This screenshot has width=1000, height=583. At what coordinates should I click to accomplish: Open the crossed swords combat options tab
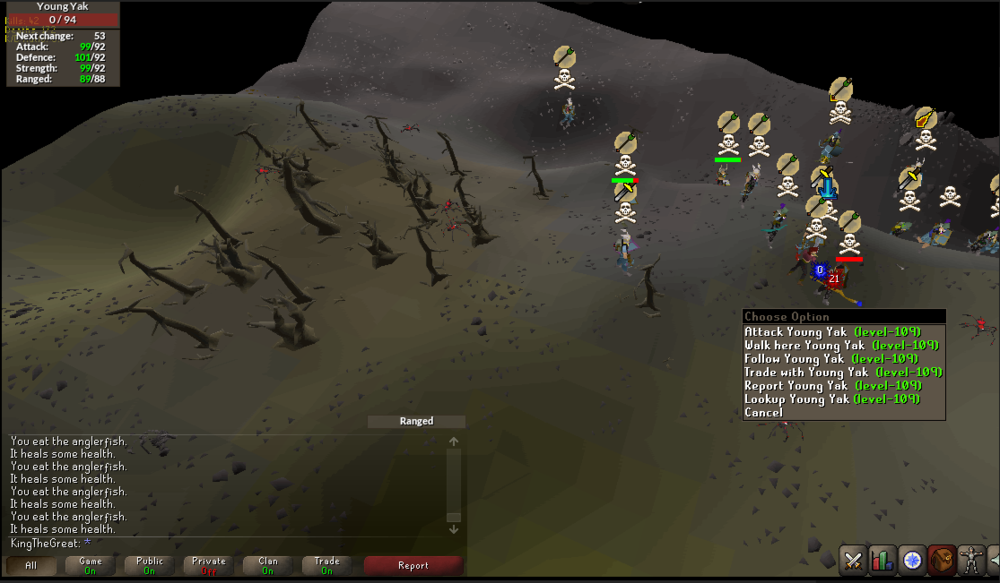[x=853, y=560]
